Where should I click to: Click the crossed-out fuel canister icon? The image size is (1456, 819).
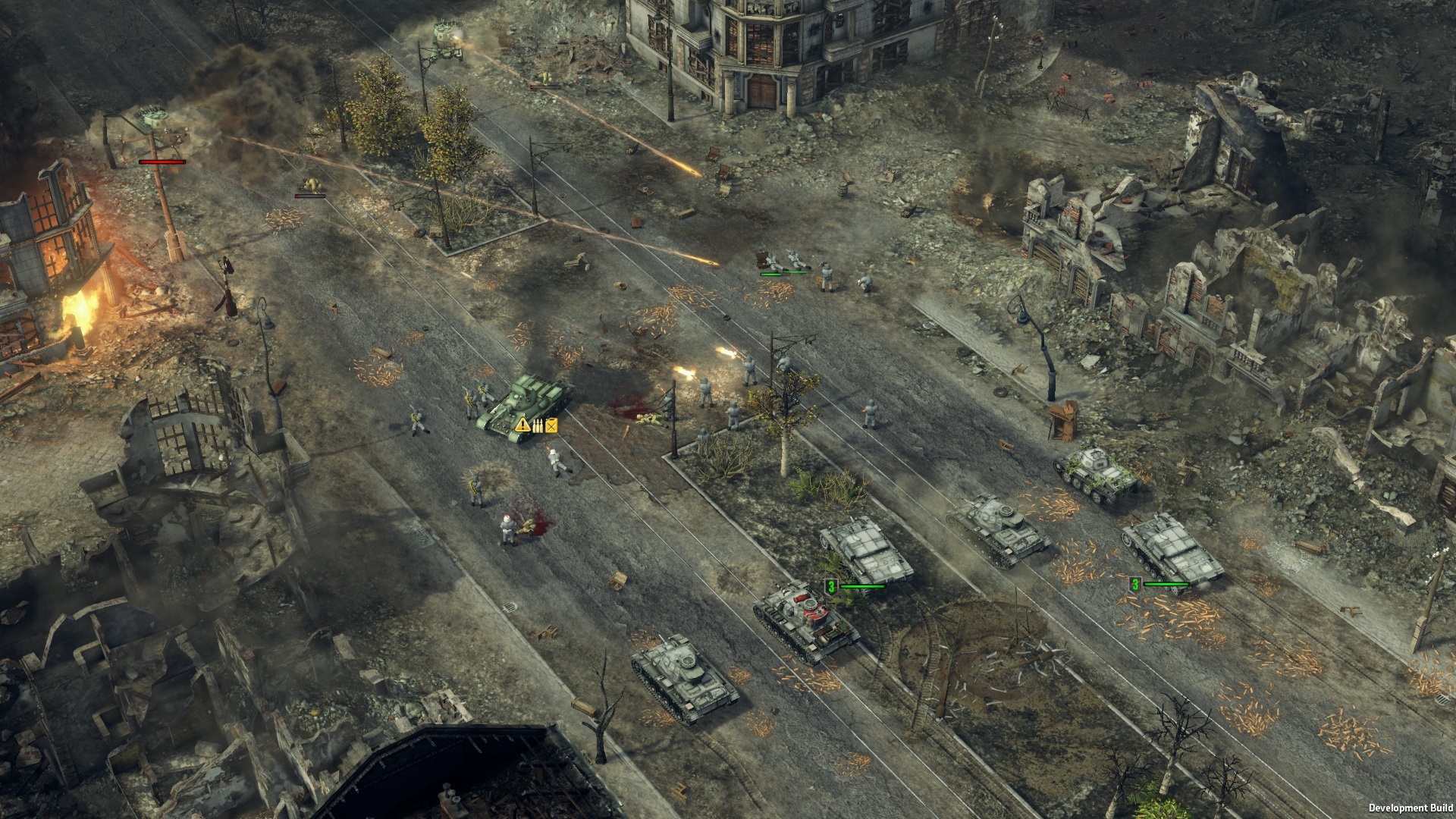(x=551, y=426)
